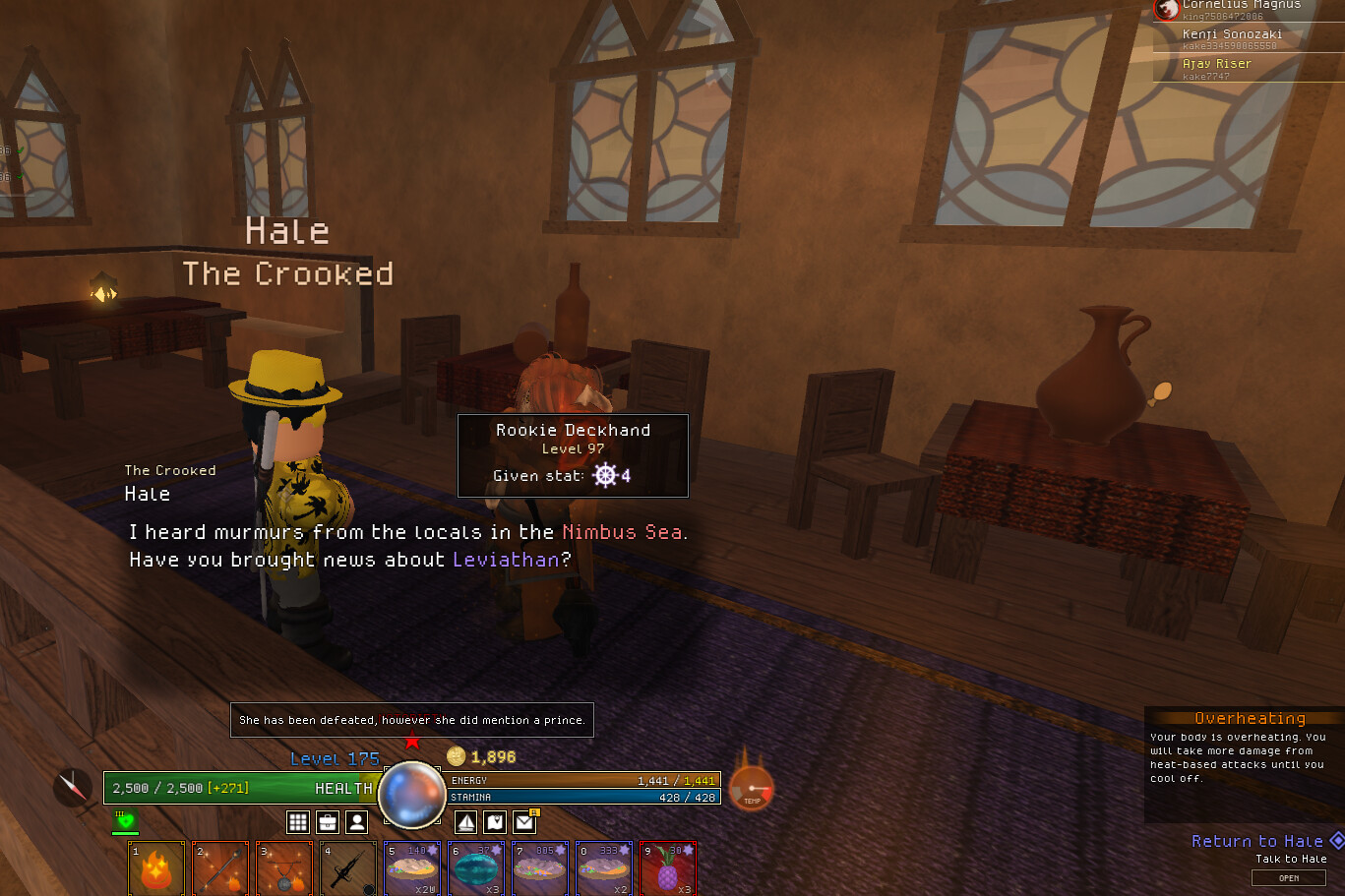Select Kenji Sonozaki in the player list
This screenshot has height=896, width=1345.
(x=1232, y=34)
